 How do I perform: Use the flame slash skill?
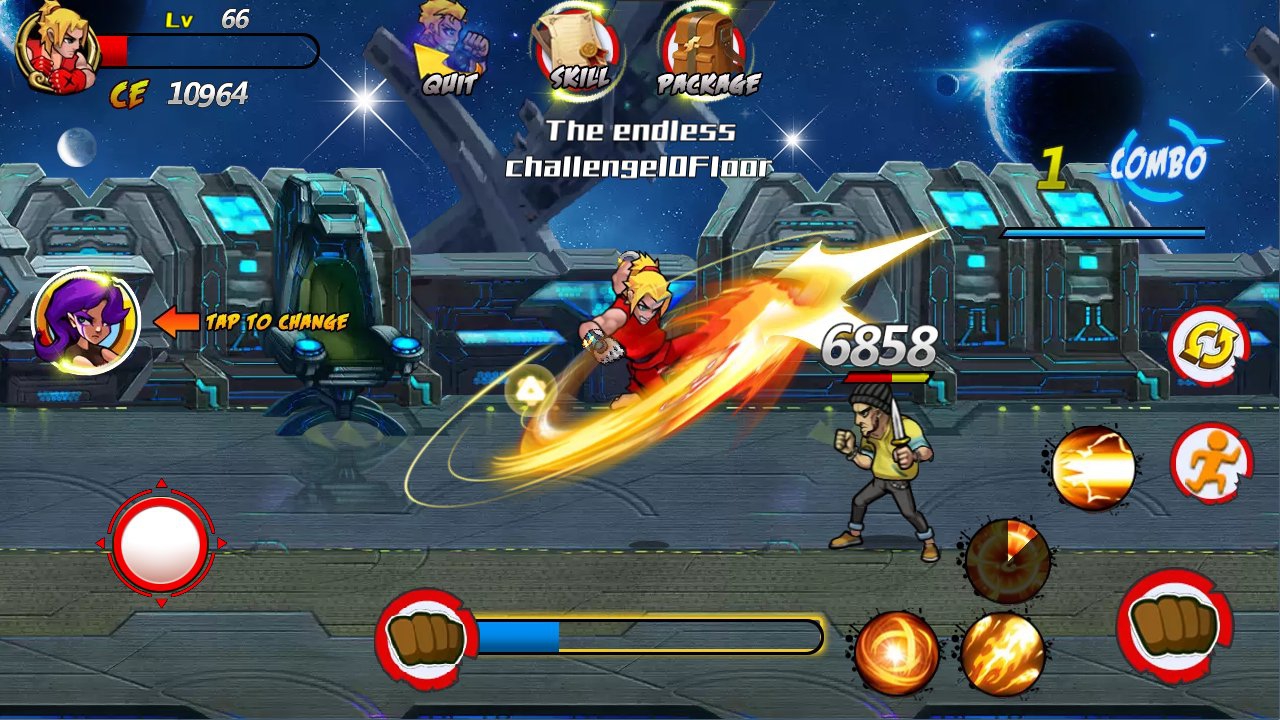(1003, 653)
